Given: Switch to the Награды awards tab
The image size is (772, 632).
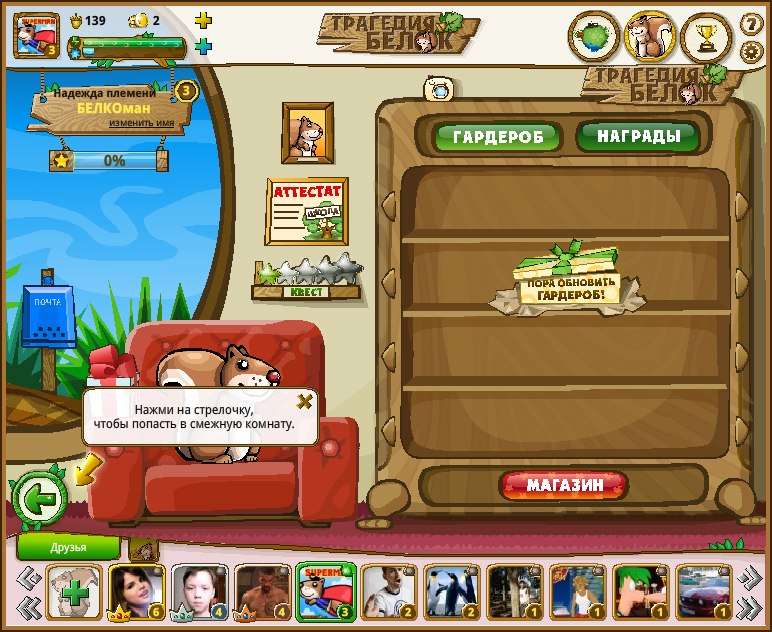Looking at the screenshot, I should tap(638, 136).
